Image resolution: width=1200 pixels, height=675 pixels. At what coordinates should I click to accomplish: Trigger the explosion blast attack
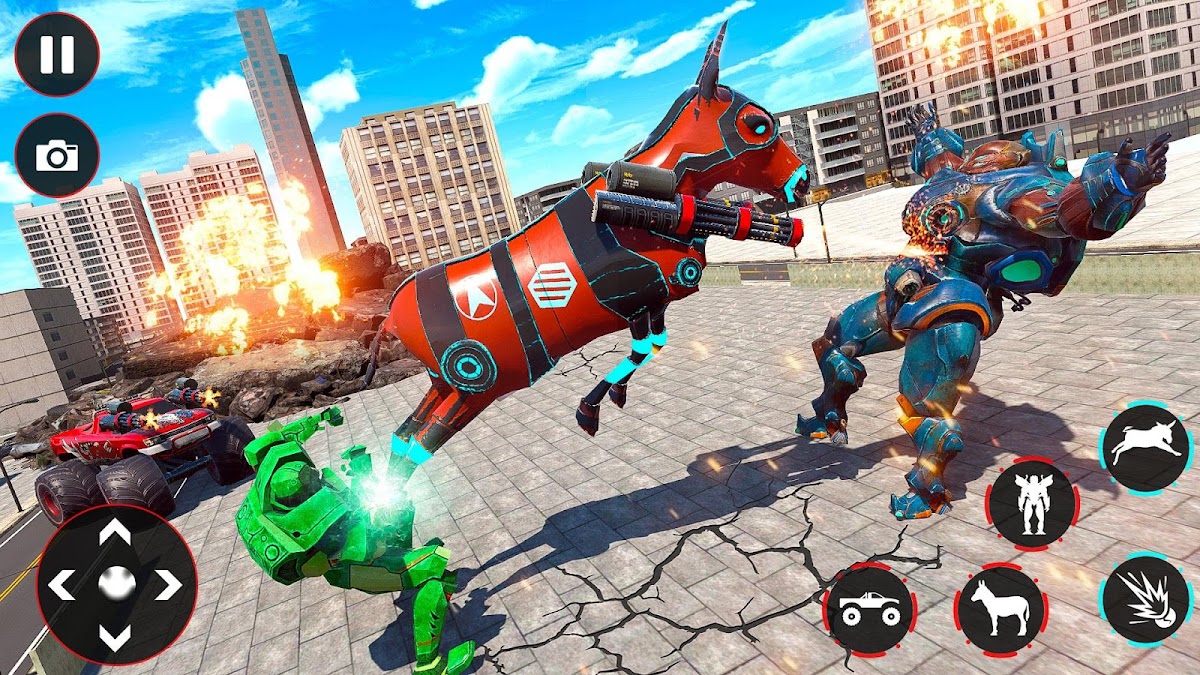coord(1146,598)
